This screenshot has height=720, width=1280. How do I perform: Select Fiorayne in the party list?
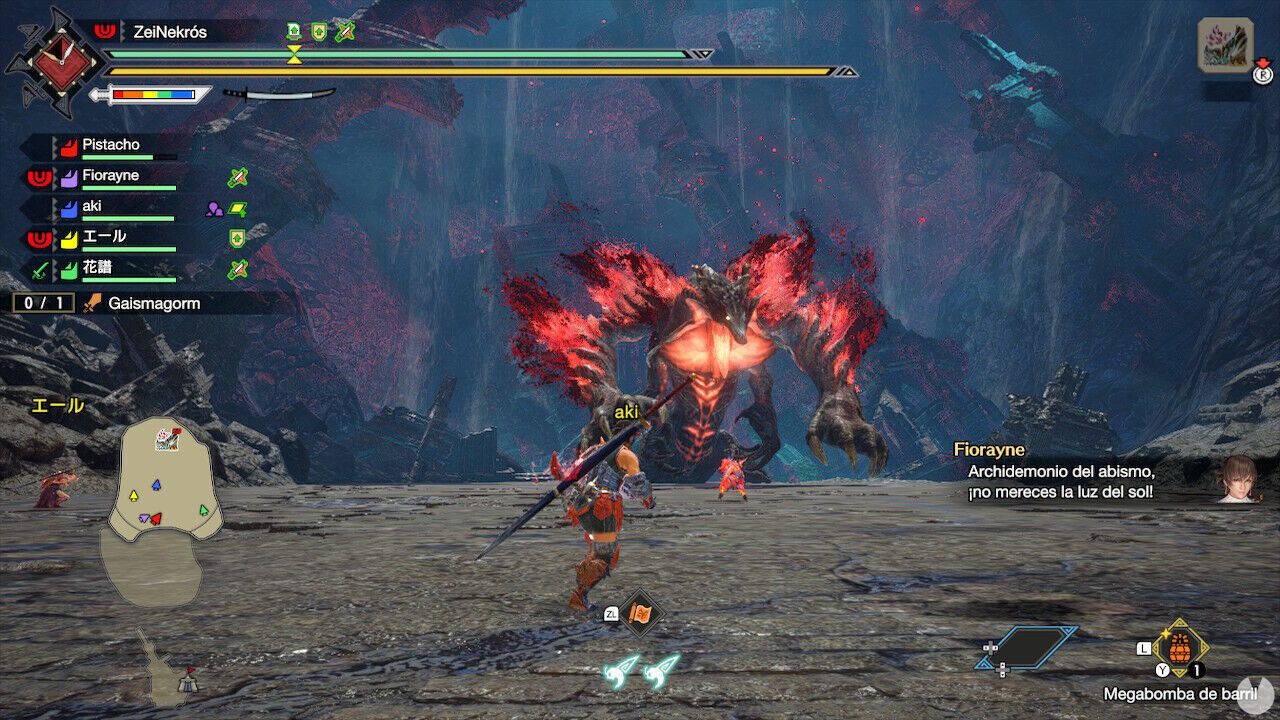(111, 176)
